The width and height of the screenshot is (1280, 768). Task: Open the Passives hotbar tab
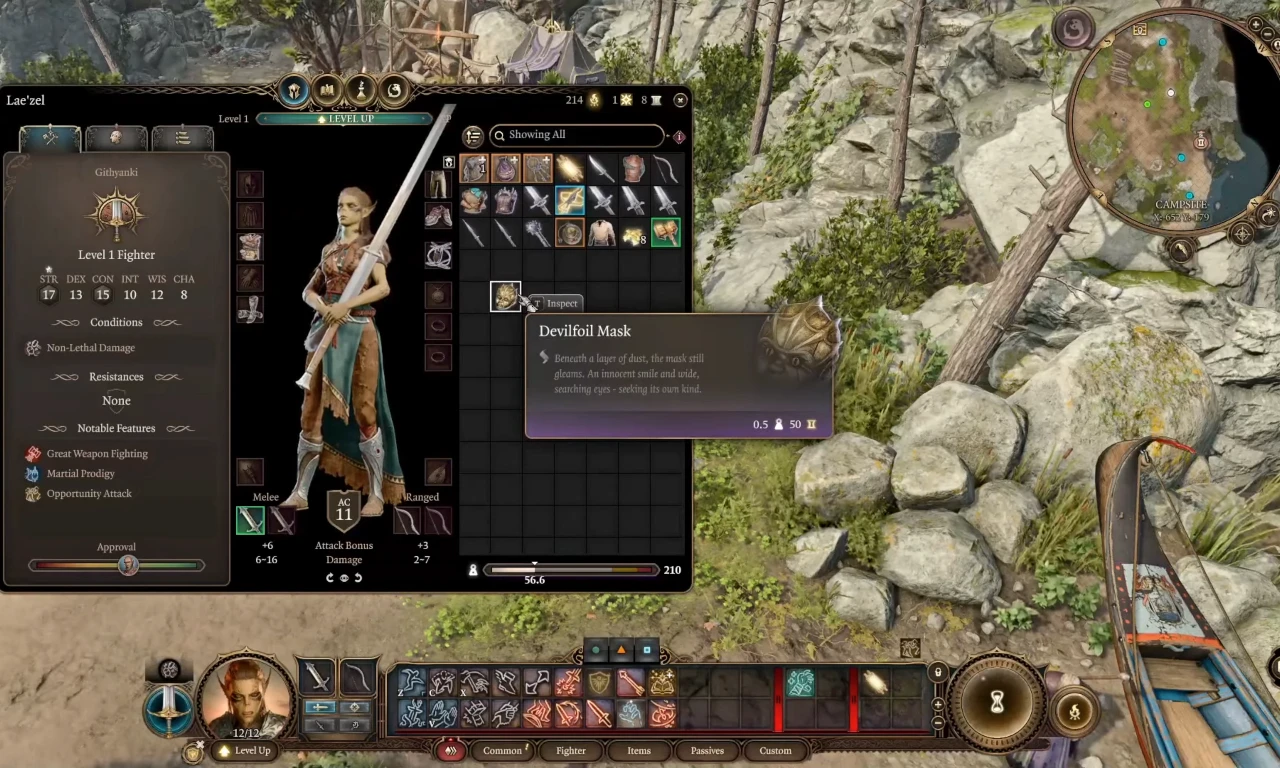(x=707, y=750)
